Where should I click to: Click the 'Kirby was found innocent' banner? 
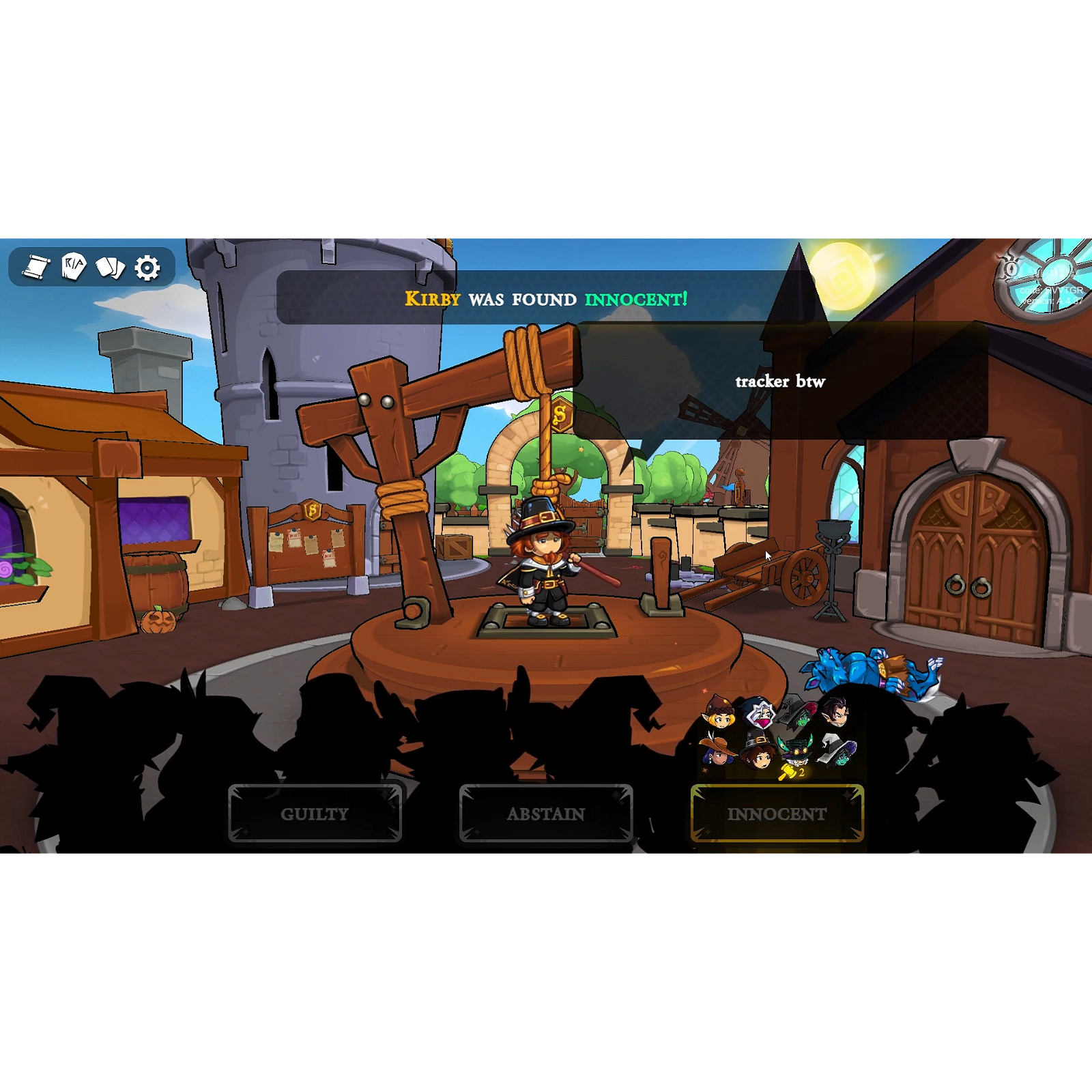(546, 298)
